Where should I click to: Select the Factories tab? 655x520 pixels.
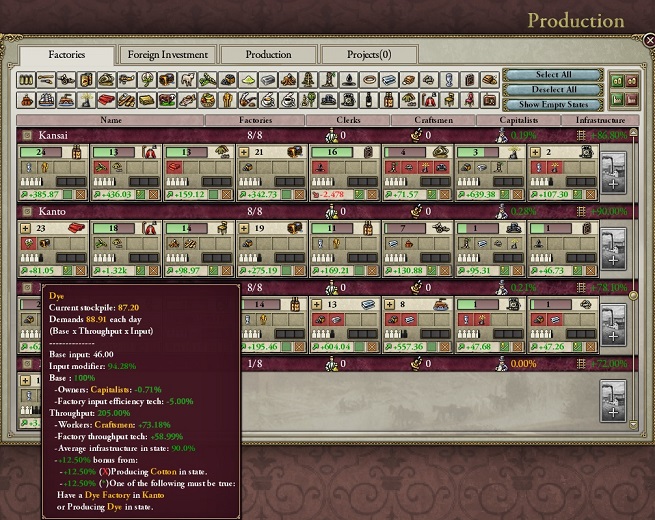68,55
